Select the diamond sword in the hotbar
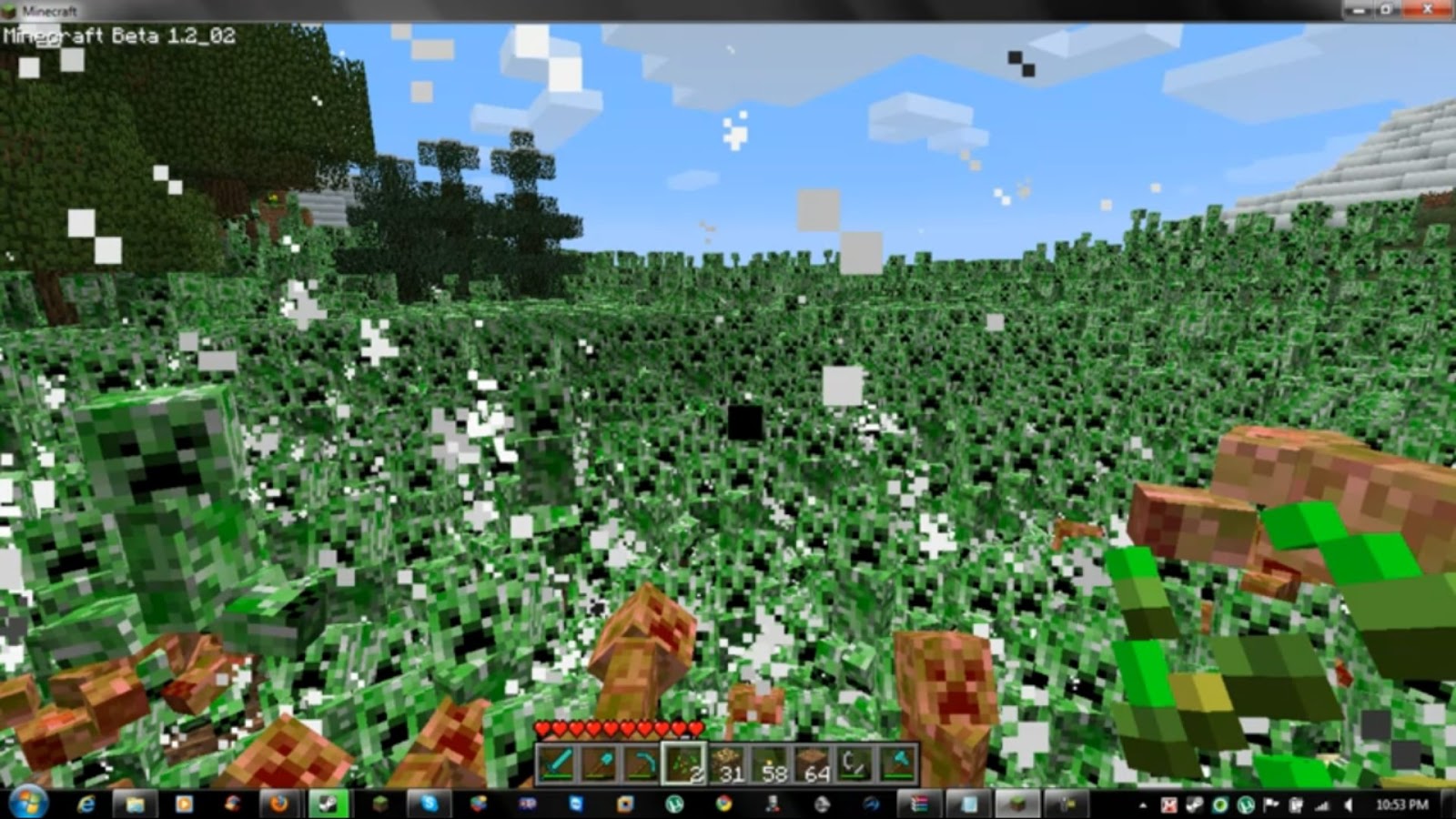 [x=555, y=767]
